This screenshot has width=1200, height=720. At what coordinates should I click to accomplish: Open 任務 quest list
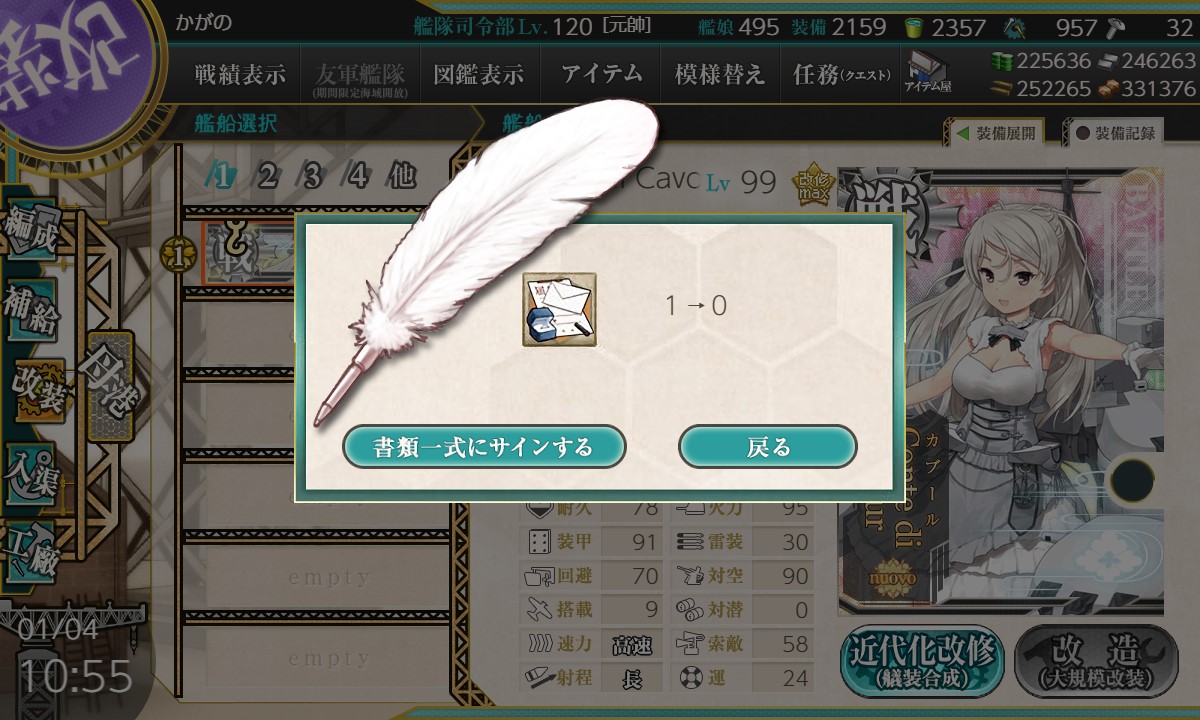click(840, 74)
